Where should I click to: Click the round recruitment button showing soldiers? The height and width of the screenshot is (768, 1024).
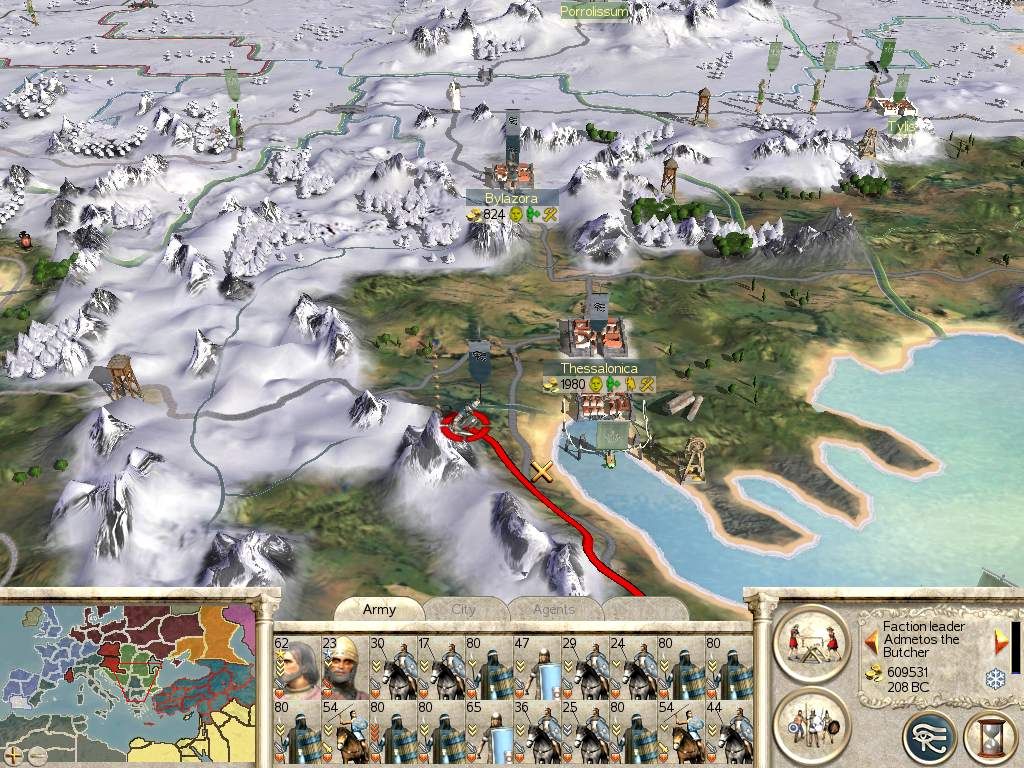(811, 721)
